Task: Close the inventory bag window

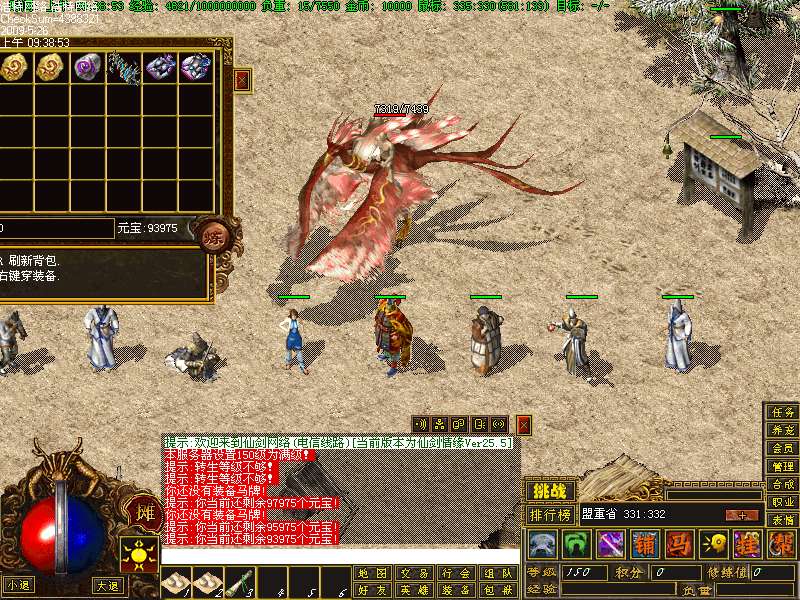Action: click(x=242, y=79)
